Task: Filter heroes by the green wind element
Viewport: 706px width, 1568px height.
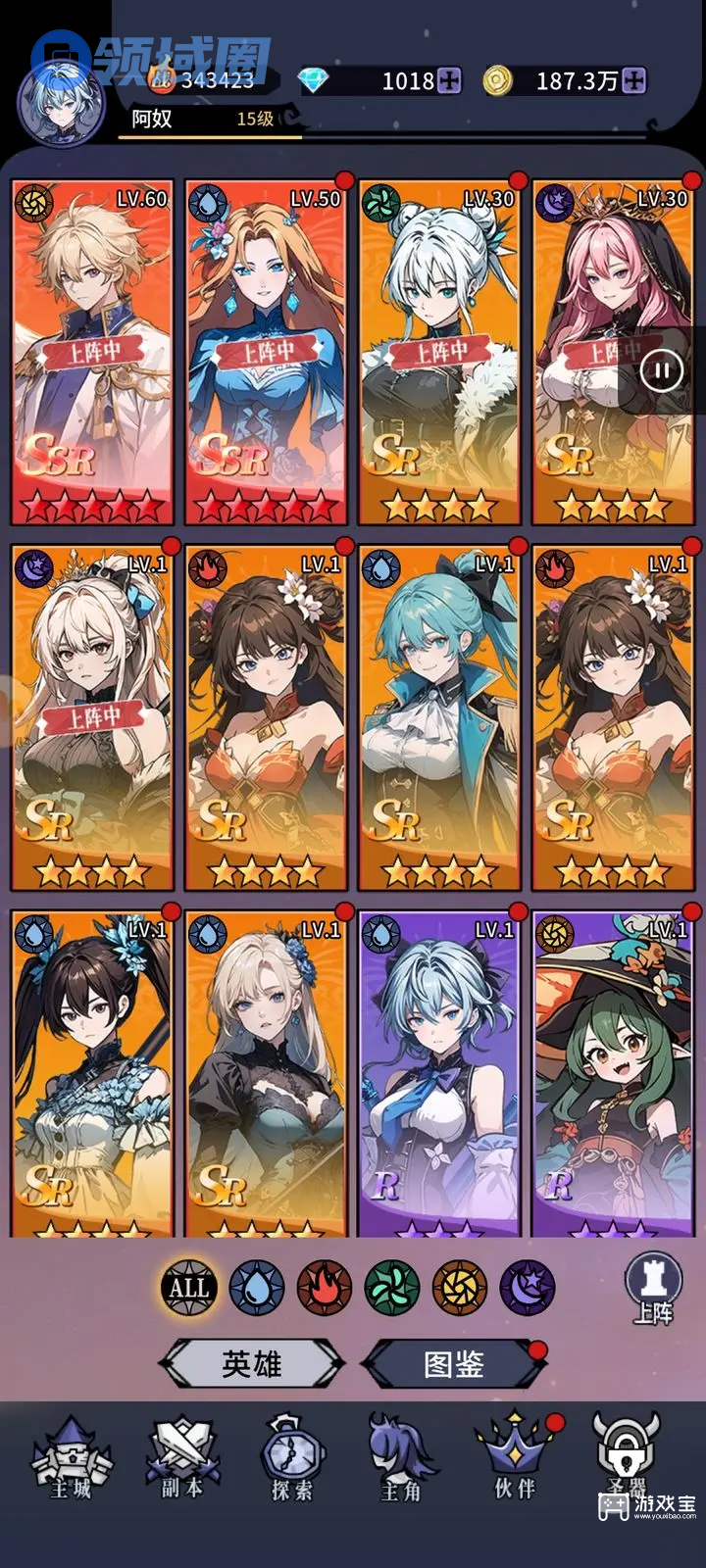Action: click(392, 1287)
